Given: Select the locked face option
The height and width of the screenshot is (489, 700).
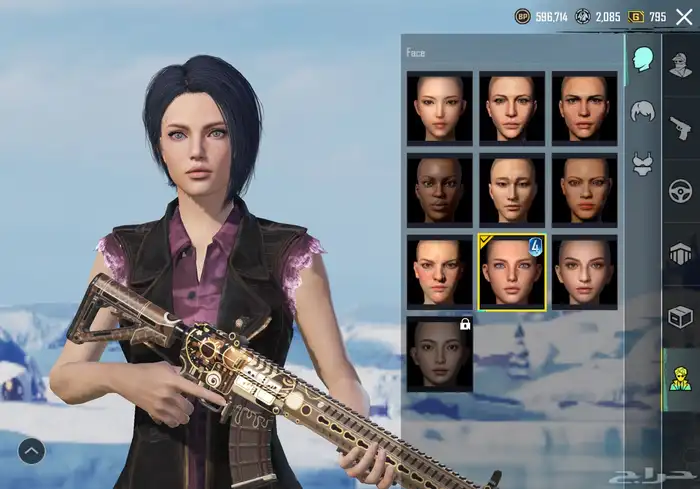Looking at the screenshot, I should point(440,354).
